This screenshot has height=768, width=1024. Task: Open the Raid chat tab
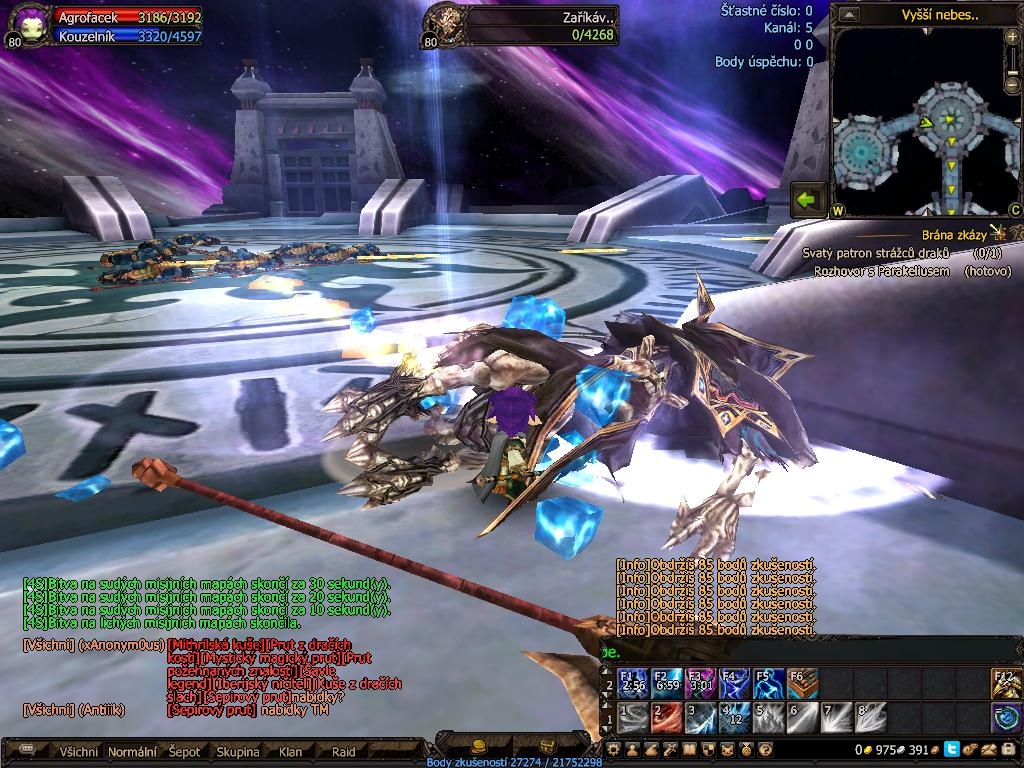pyautogui.click(x=343, y=751)
